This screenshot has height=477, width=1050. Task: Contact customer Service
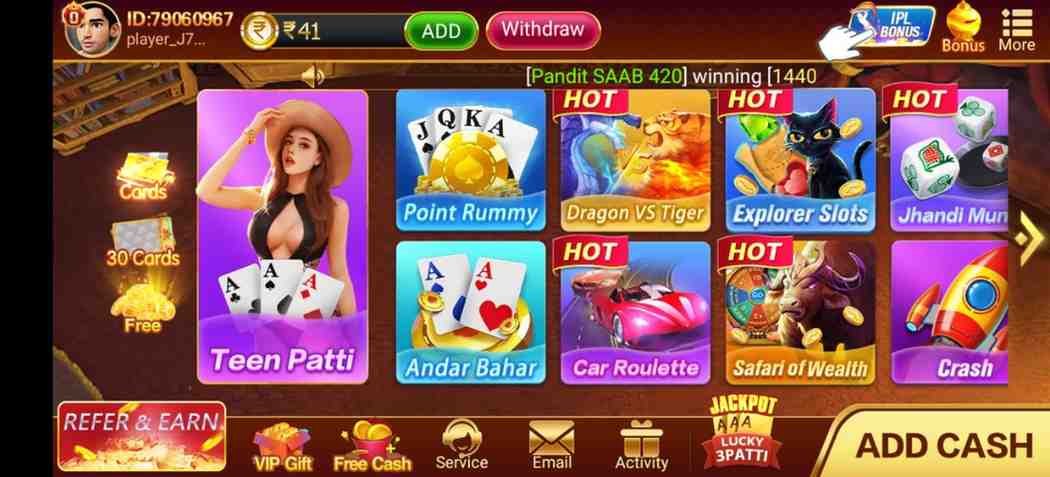(x=461, y=445)
